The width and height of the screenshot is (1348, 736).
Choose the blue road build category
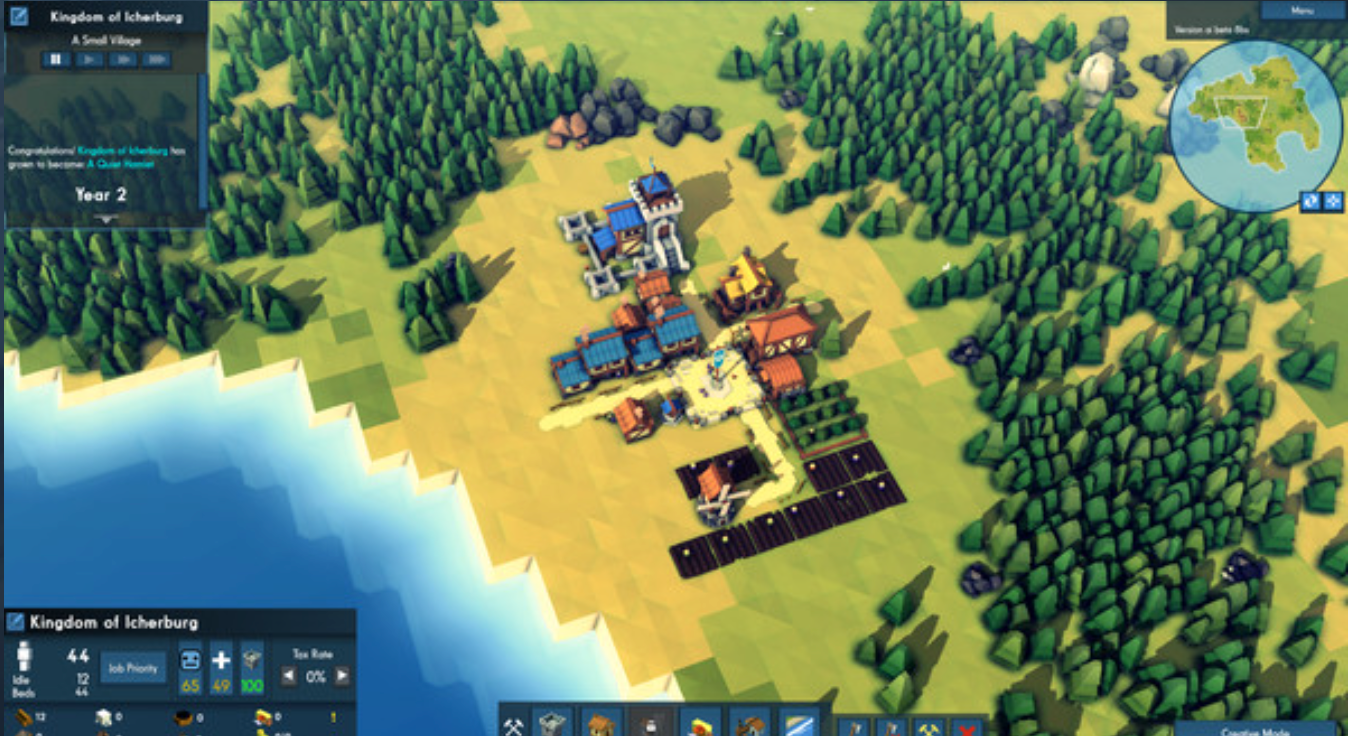click(x=798, y=723)
